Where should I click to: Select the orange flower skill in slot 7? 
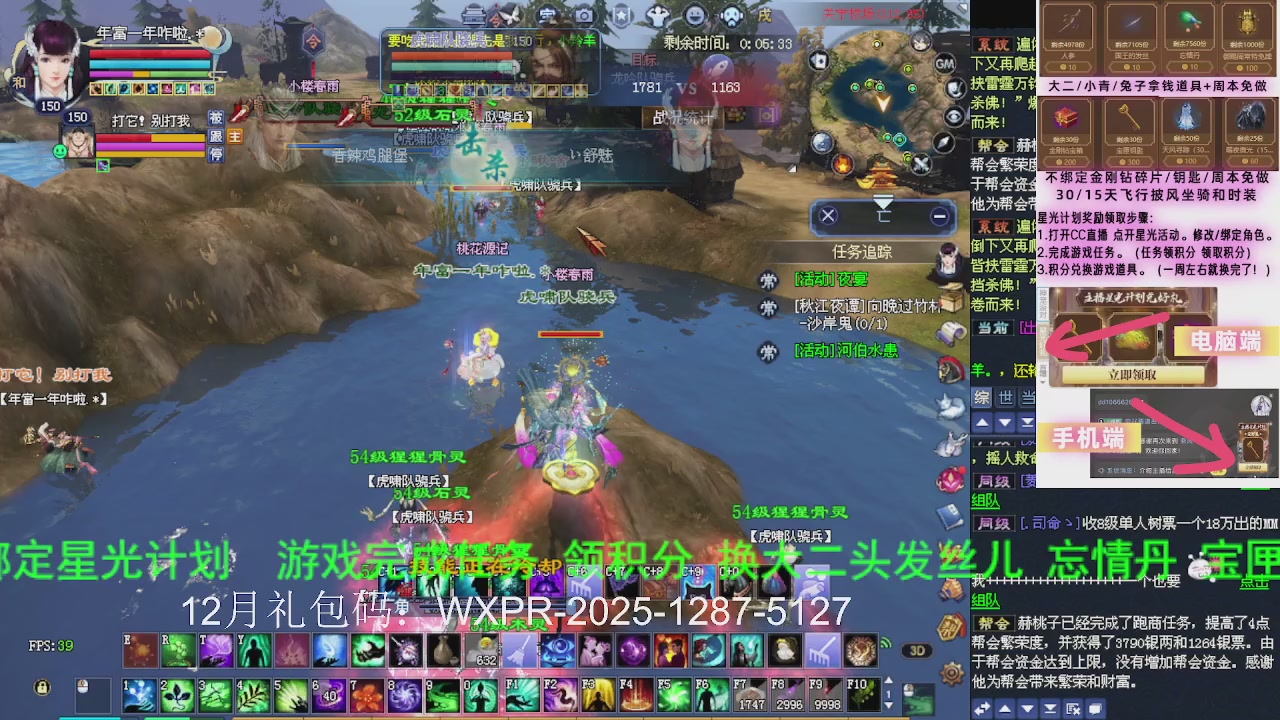click(368, 696)
